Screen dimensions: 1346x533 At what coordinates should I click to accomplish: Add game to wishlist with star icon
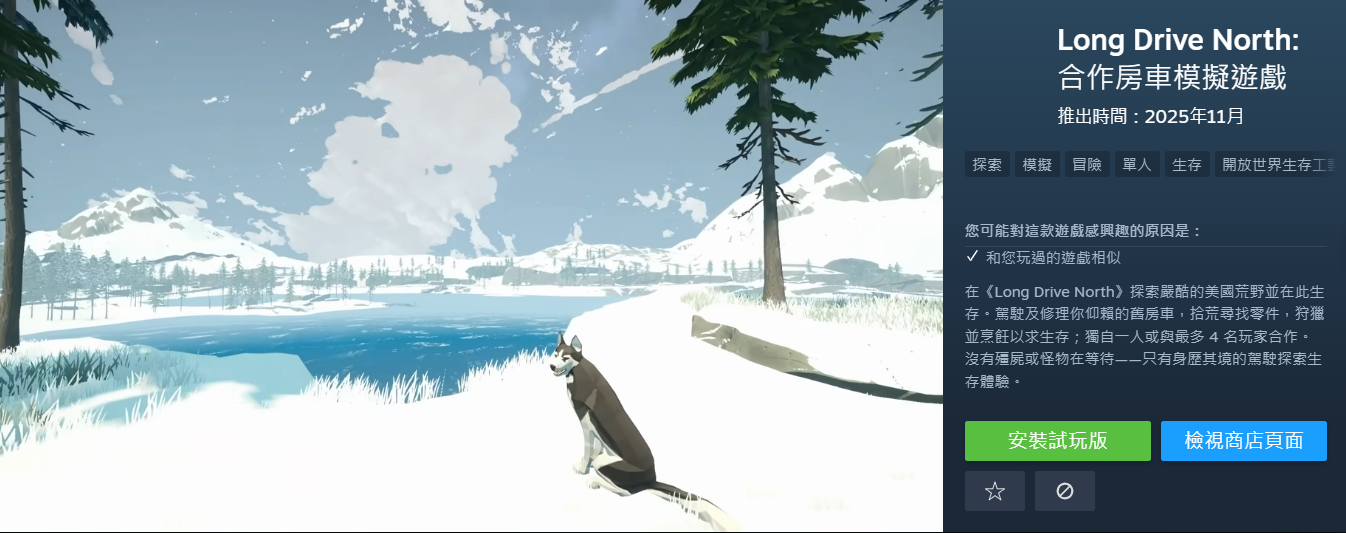point(994,491)
